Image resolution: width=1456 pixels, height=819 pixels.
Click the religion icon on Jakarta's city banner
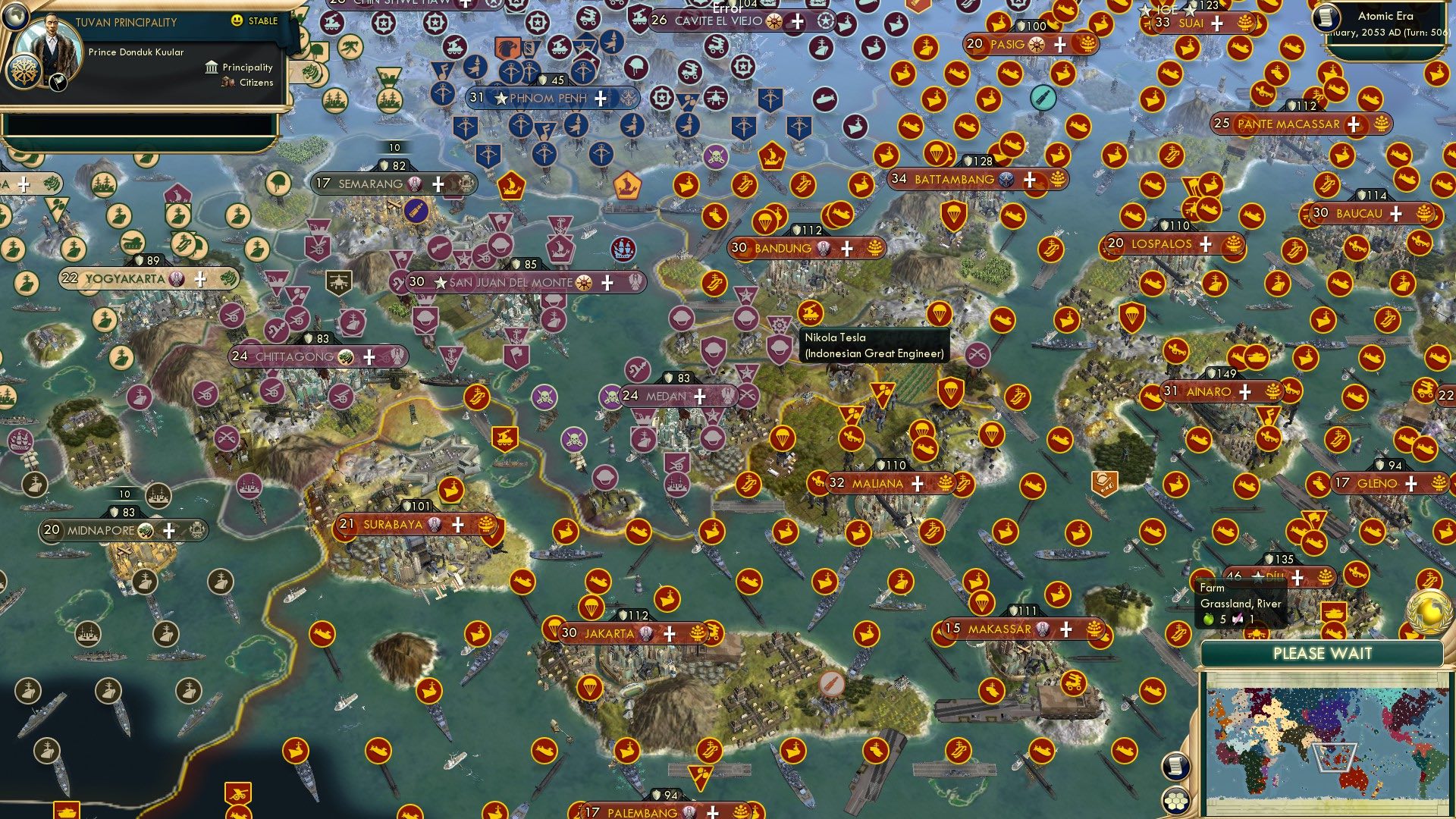tap(646, 633)
